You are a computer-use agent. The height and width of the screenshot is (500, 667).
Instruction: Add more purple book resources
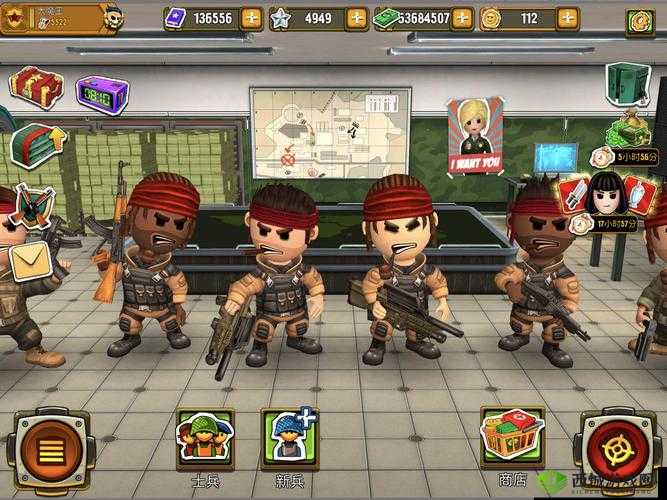pyautogui.click(x=252, y=18)
